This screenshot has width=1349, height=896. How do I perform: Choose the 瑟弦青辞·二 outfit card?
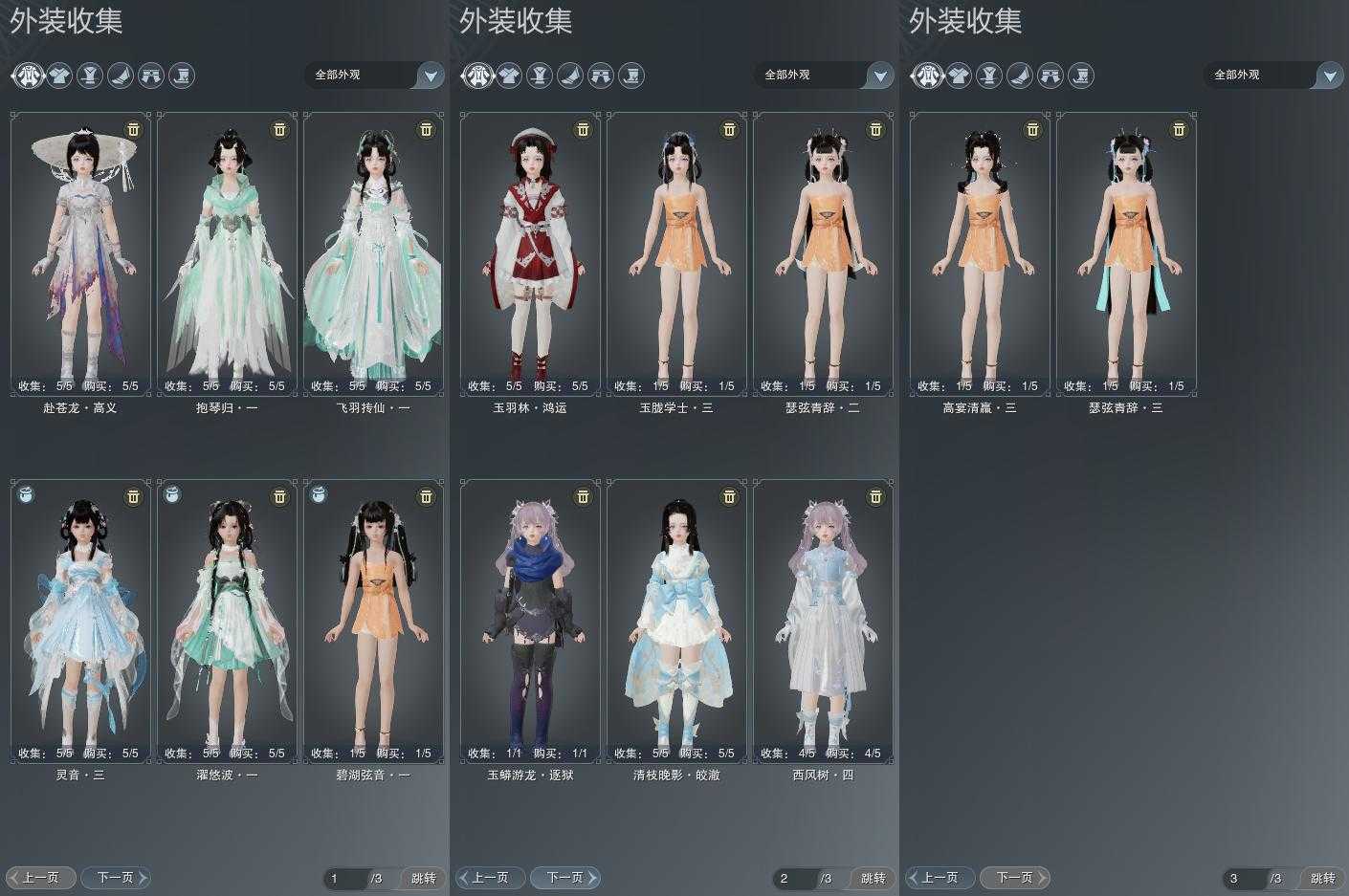point(823,253)
